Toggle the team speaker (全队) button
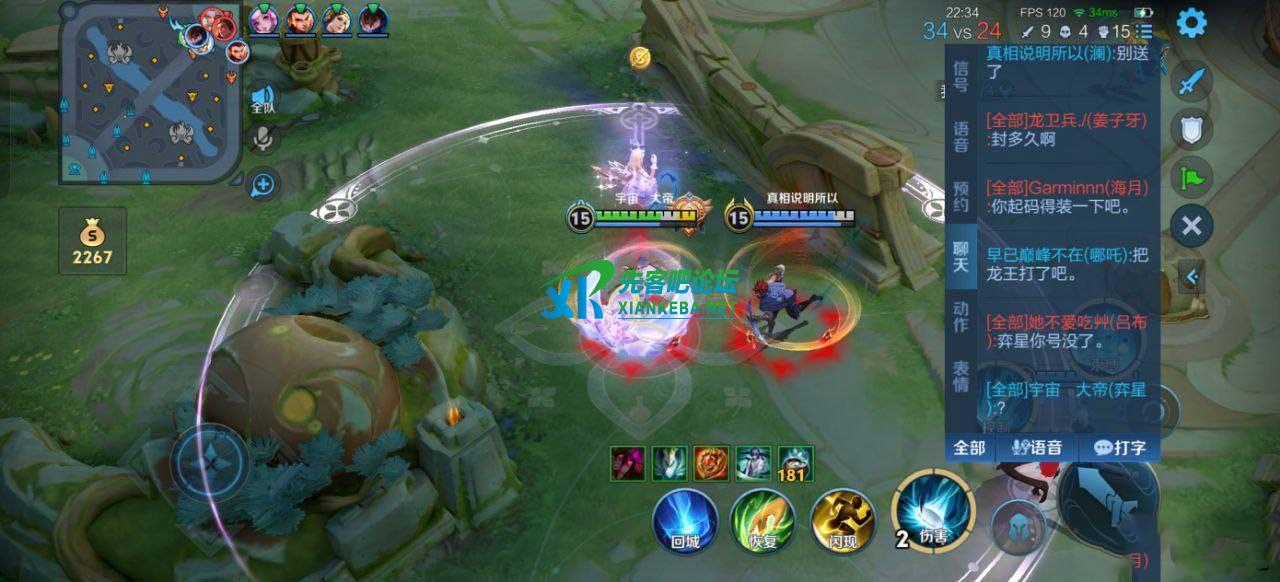 tap(263, 96)
